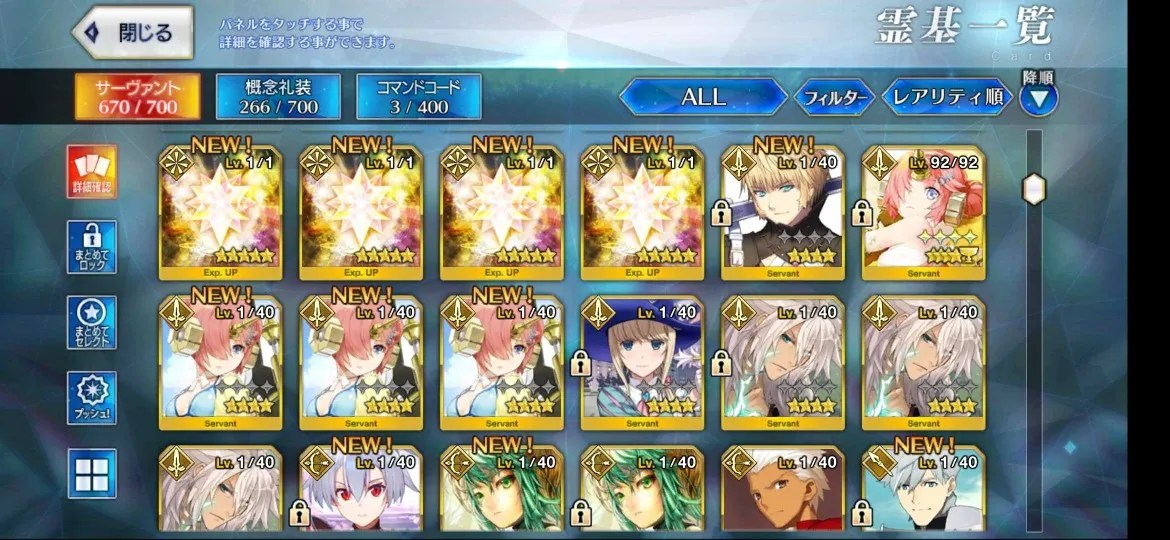Change sorting via レアリティ順 button
The width and height of the screenshot is (1170, 540).
[946, 97]
